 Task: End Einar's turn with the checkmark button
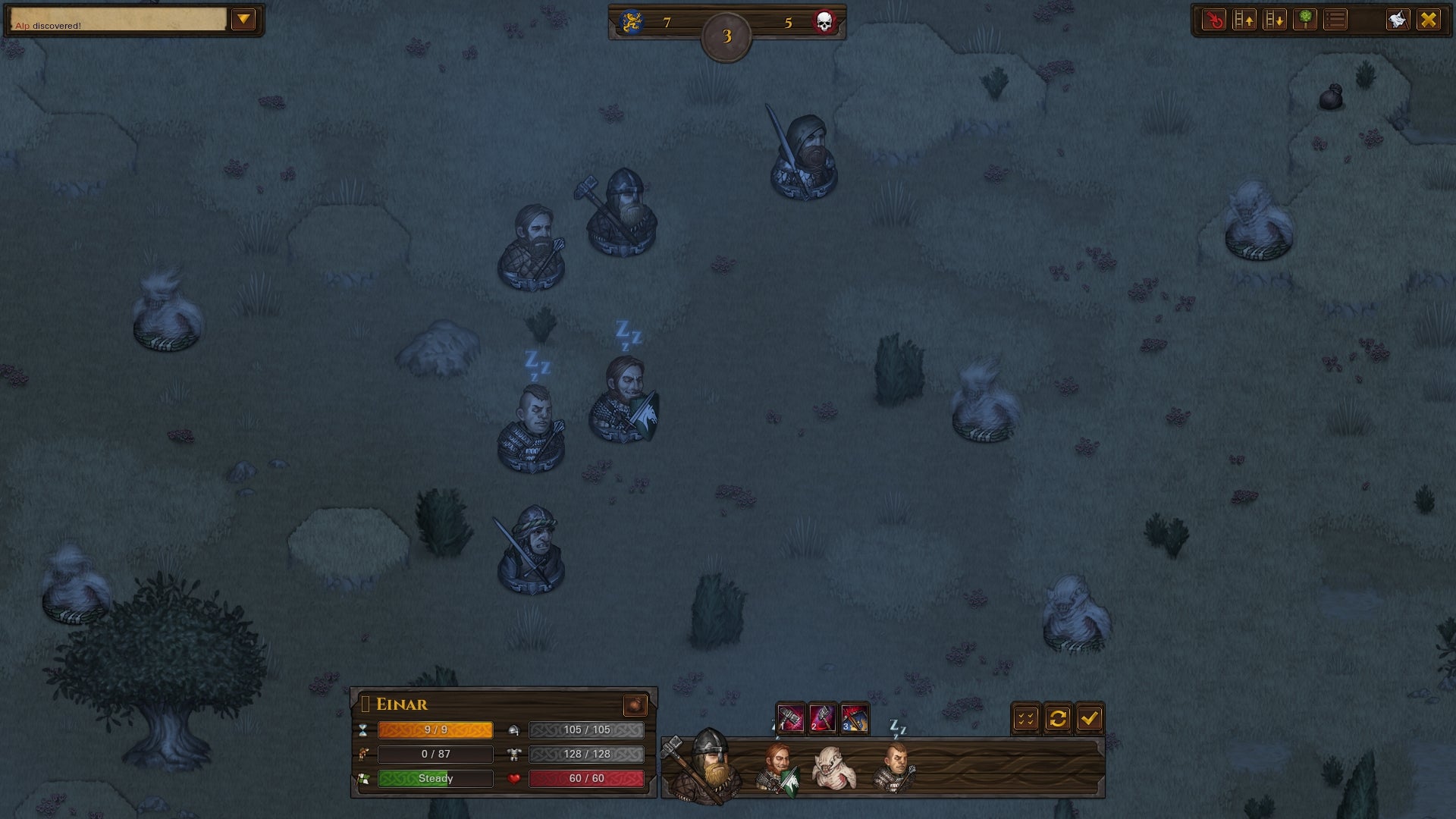pos(1090,718)
